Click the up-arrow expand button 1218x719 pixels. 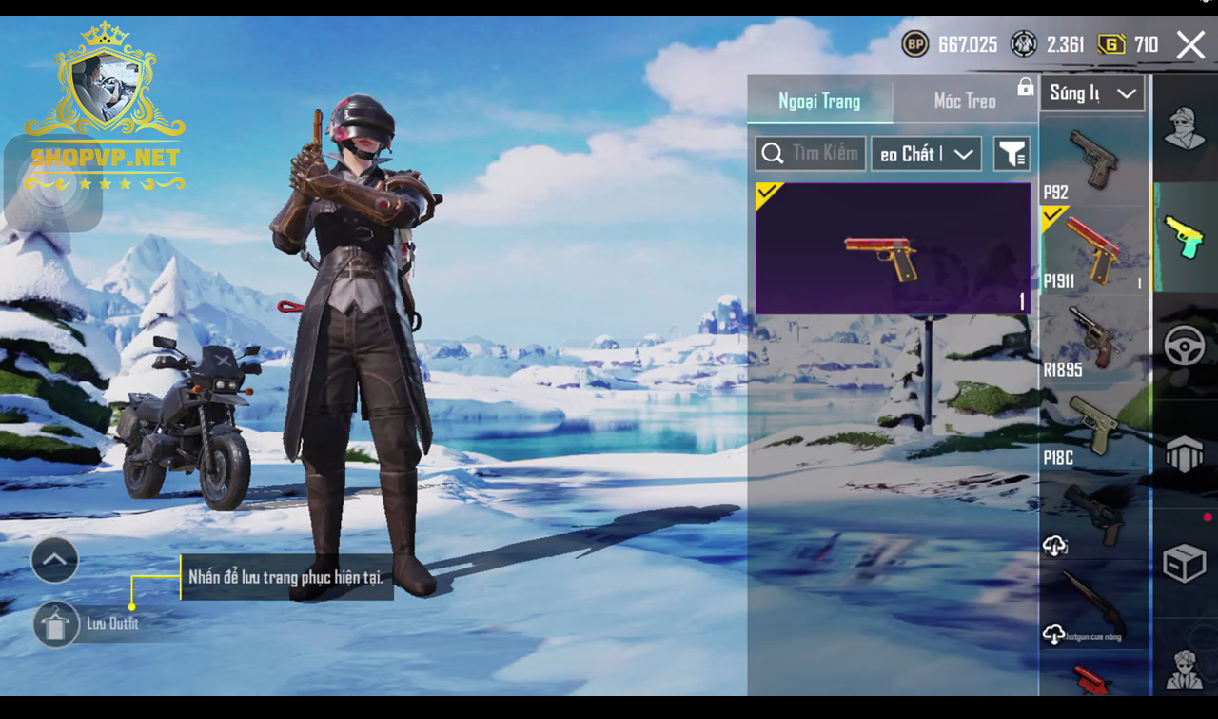pos(55,561)
